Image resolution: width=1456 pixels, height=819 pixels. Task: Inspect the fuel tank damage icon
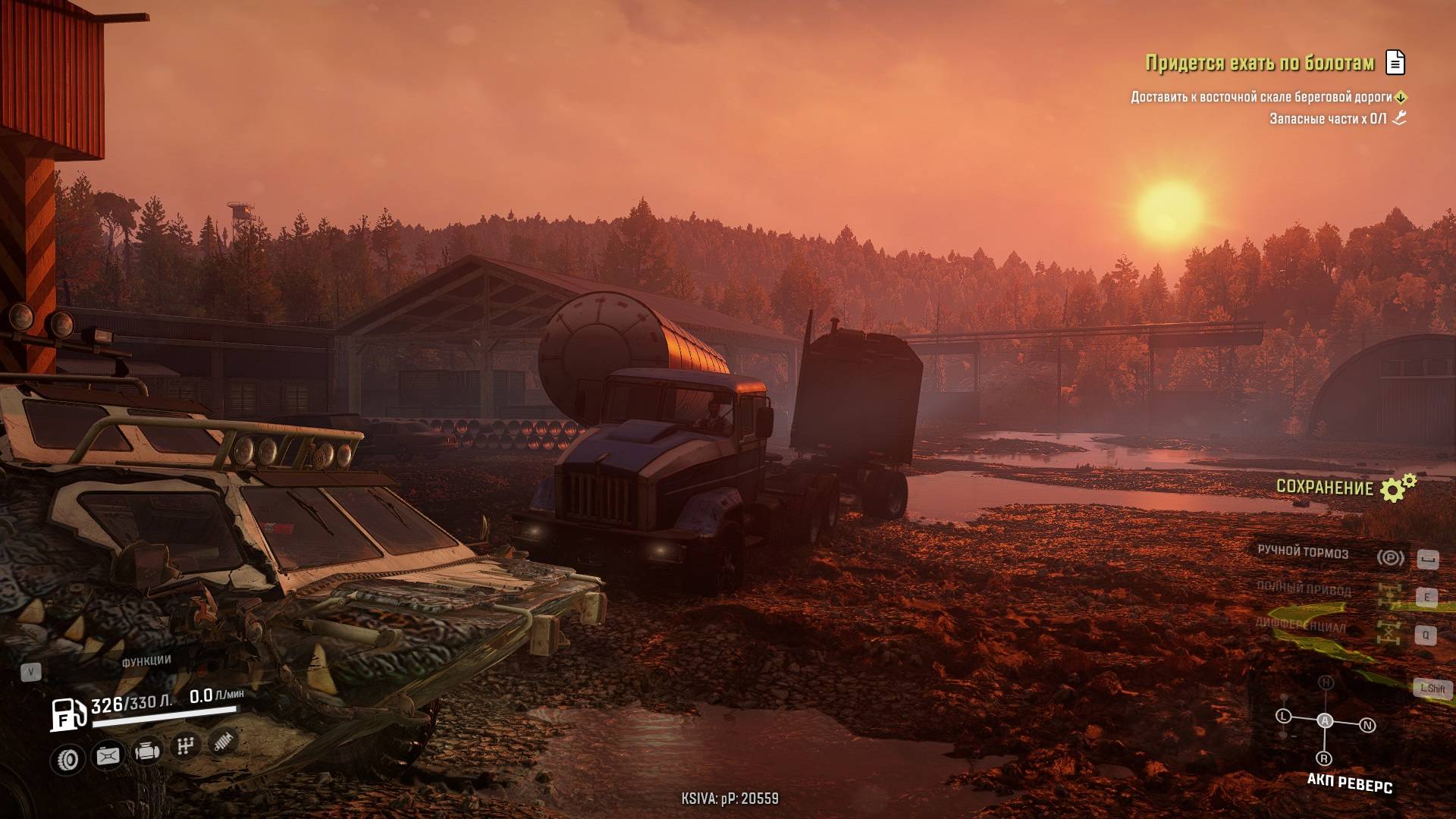point(108,755)
